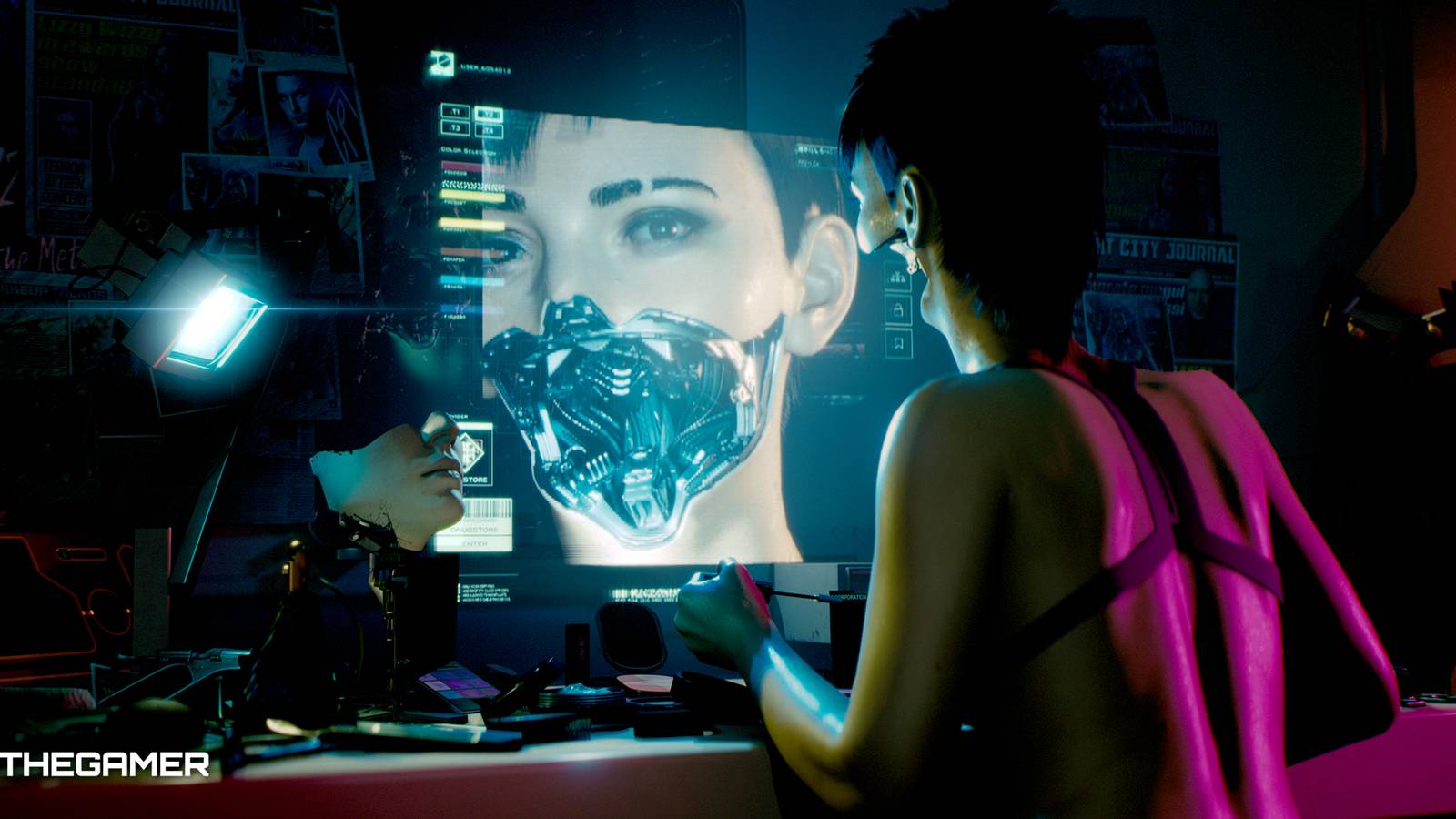
Task: Click the DRUGSTORE link
Action: pos(475,530)
